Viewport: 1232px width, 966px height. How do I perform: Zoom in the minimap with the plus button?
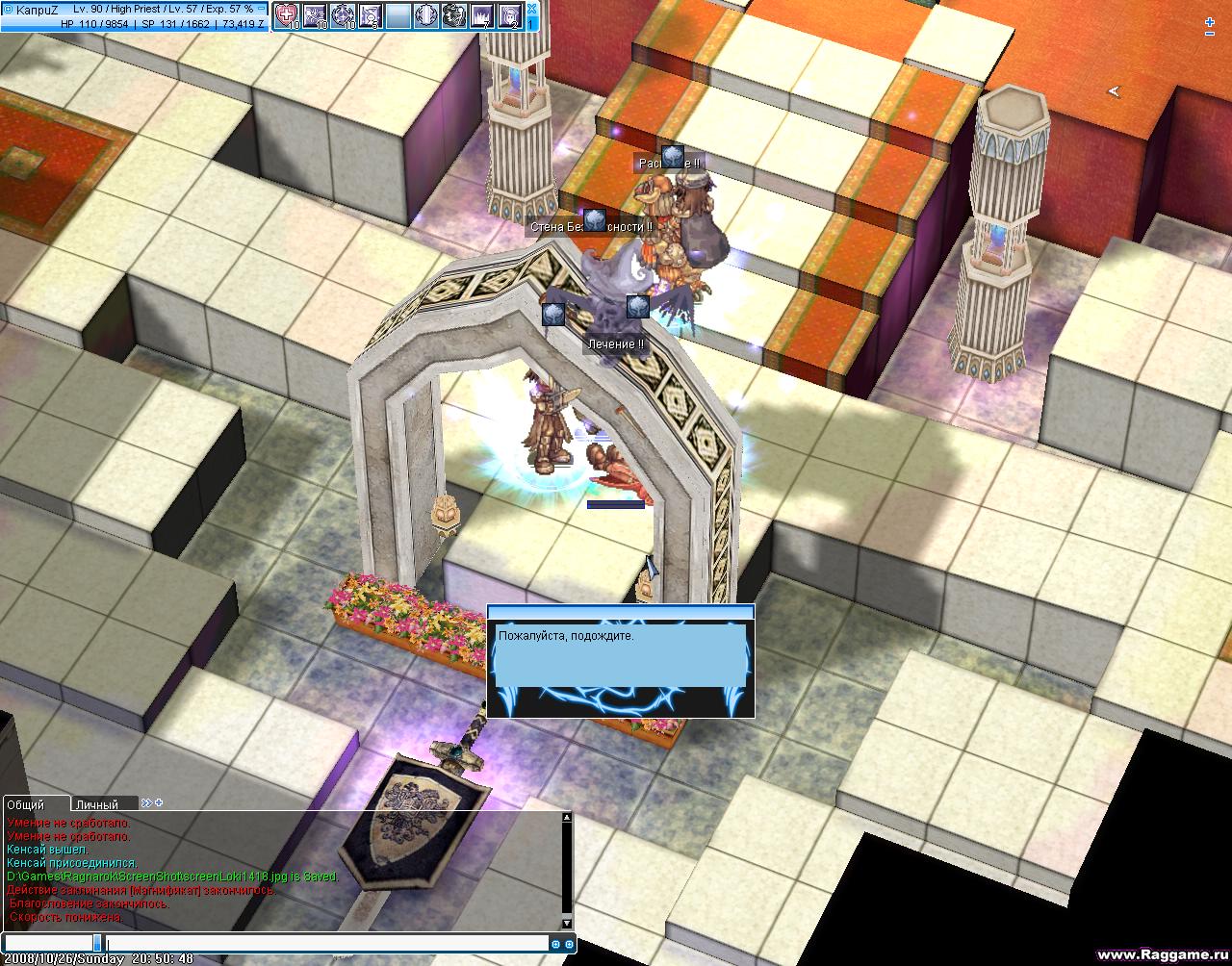(1210, 21)
